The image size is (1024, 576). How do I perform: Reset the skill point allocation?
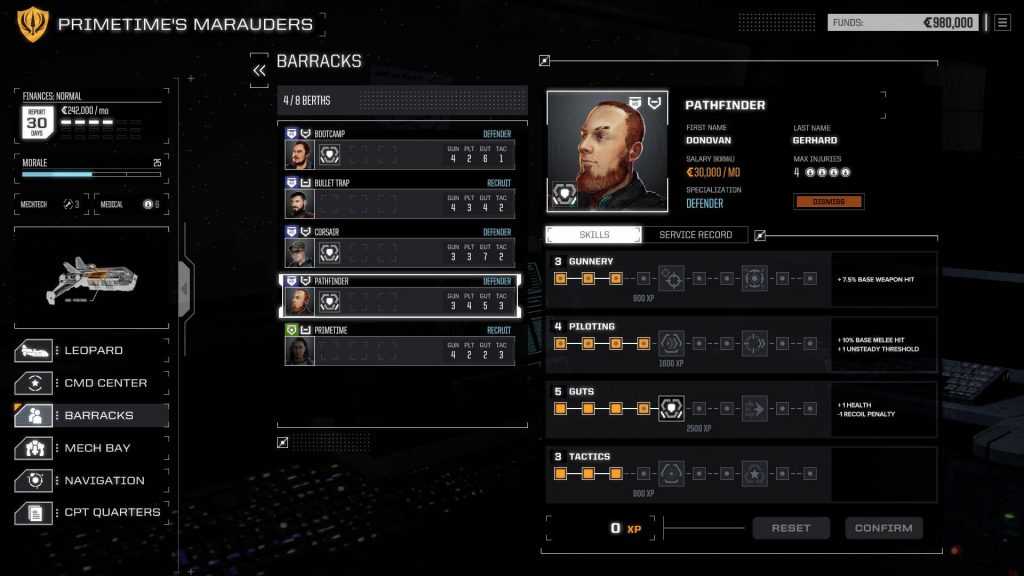click(791, 528)
